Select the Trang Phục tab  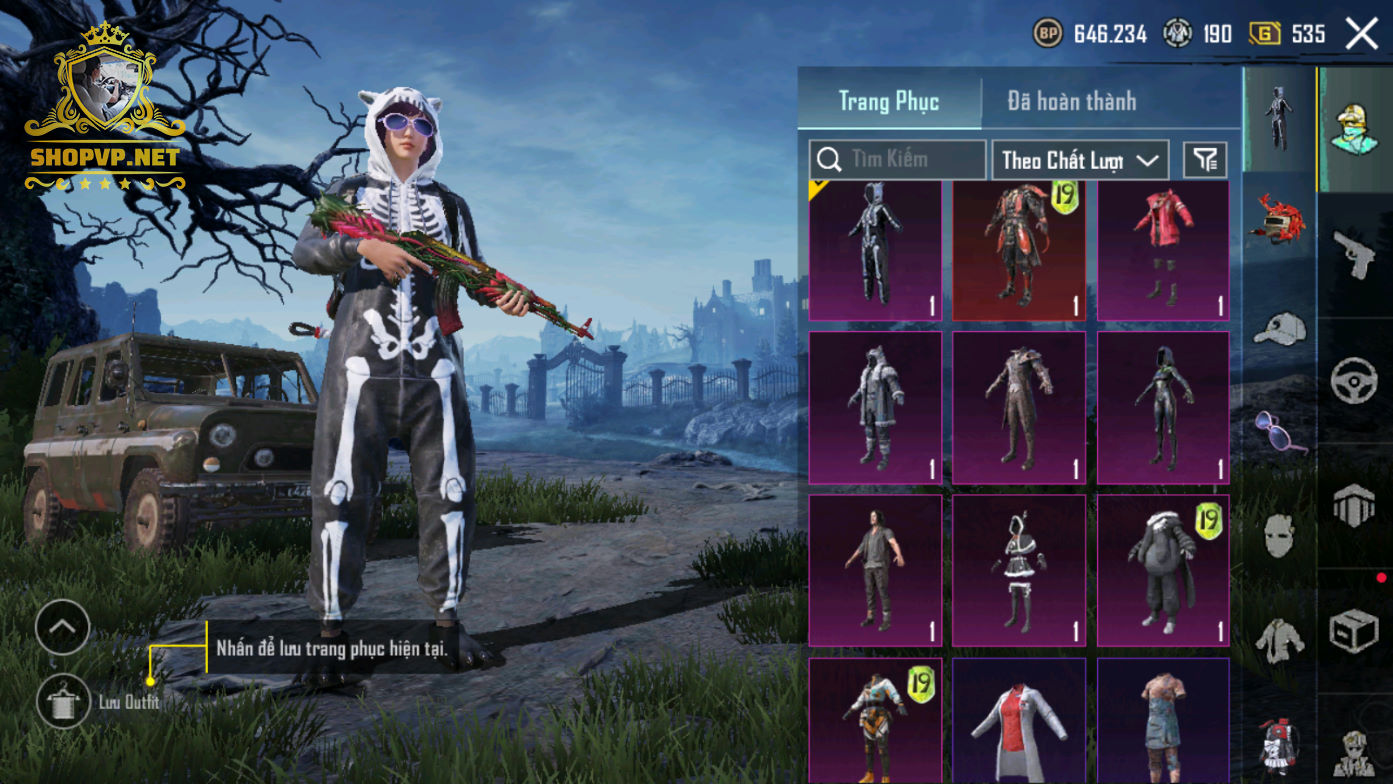(888, 101)
